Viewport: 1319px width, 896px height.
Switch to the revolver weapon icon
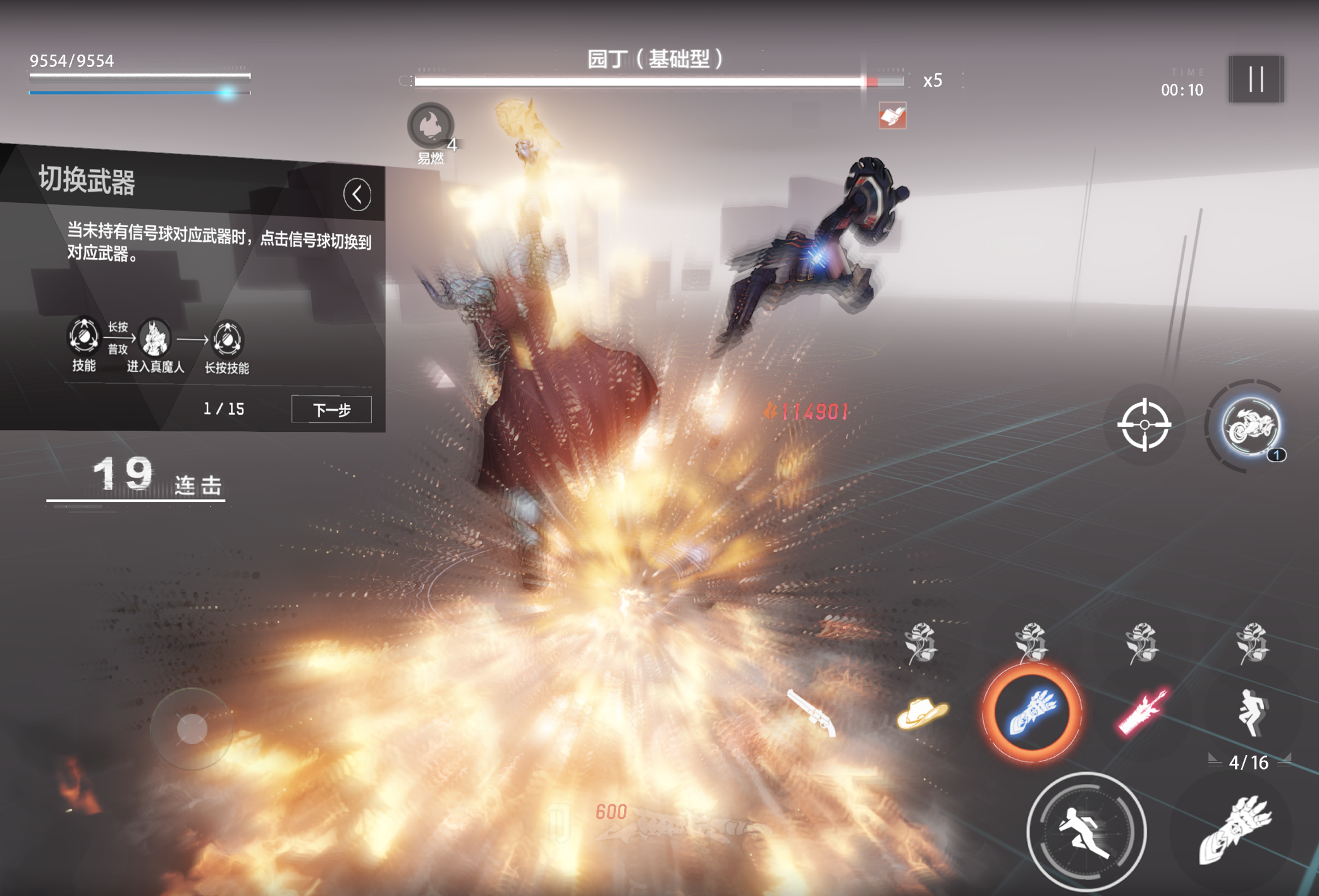click(812, 712)
